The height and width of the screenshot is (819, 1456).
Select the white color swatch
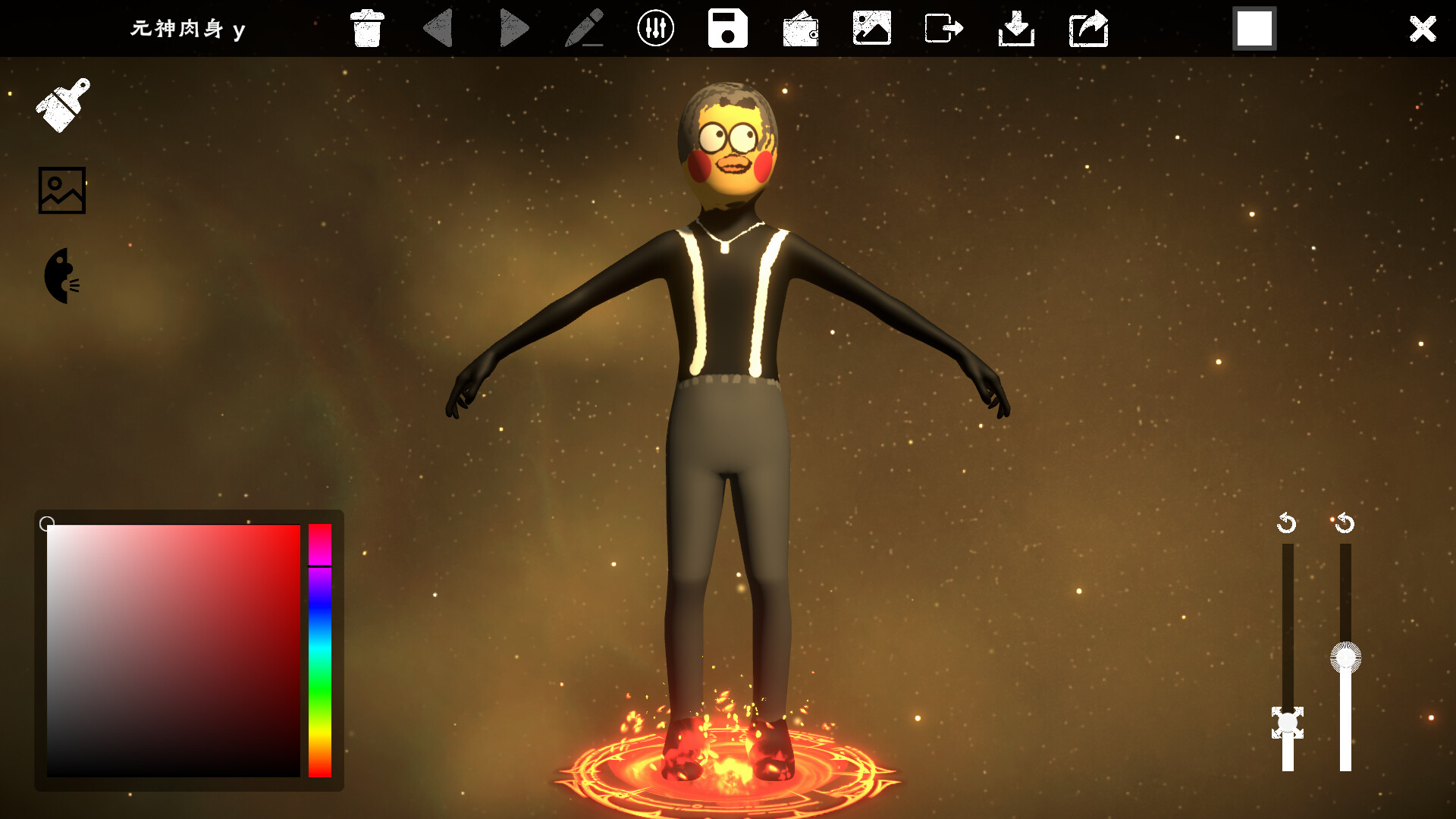(1254, 29)
